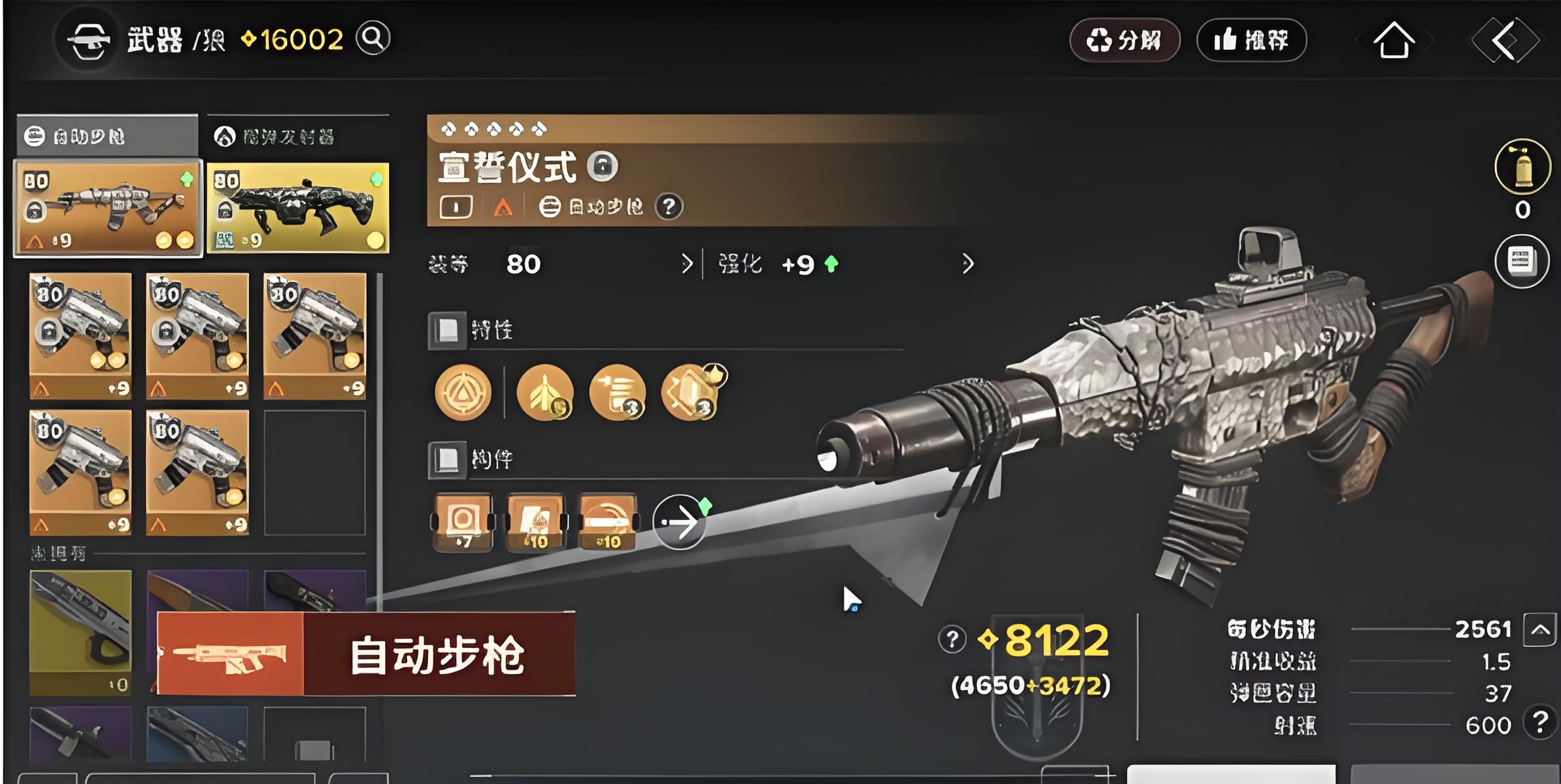This screenshot has width=1561, height=784.
Task: Open the round list panel icon
Action: [x=1522, y=261]
